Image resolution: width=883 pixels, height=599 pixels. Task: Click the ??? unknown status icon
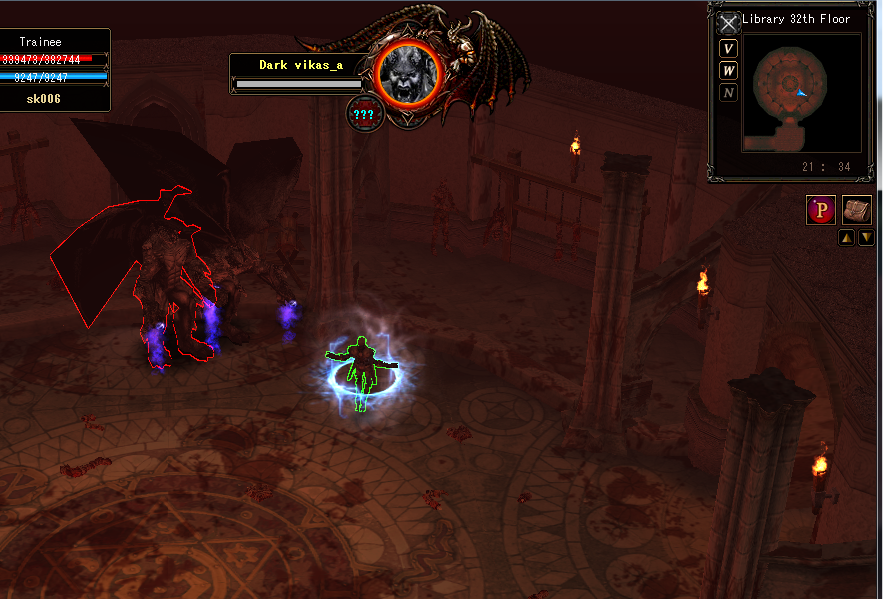[363, 113]
